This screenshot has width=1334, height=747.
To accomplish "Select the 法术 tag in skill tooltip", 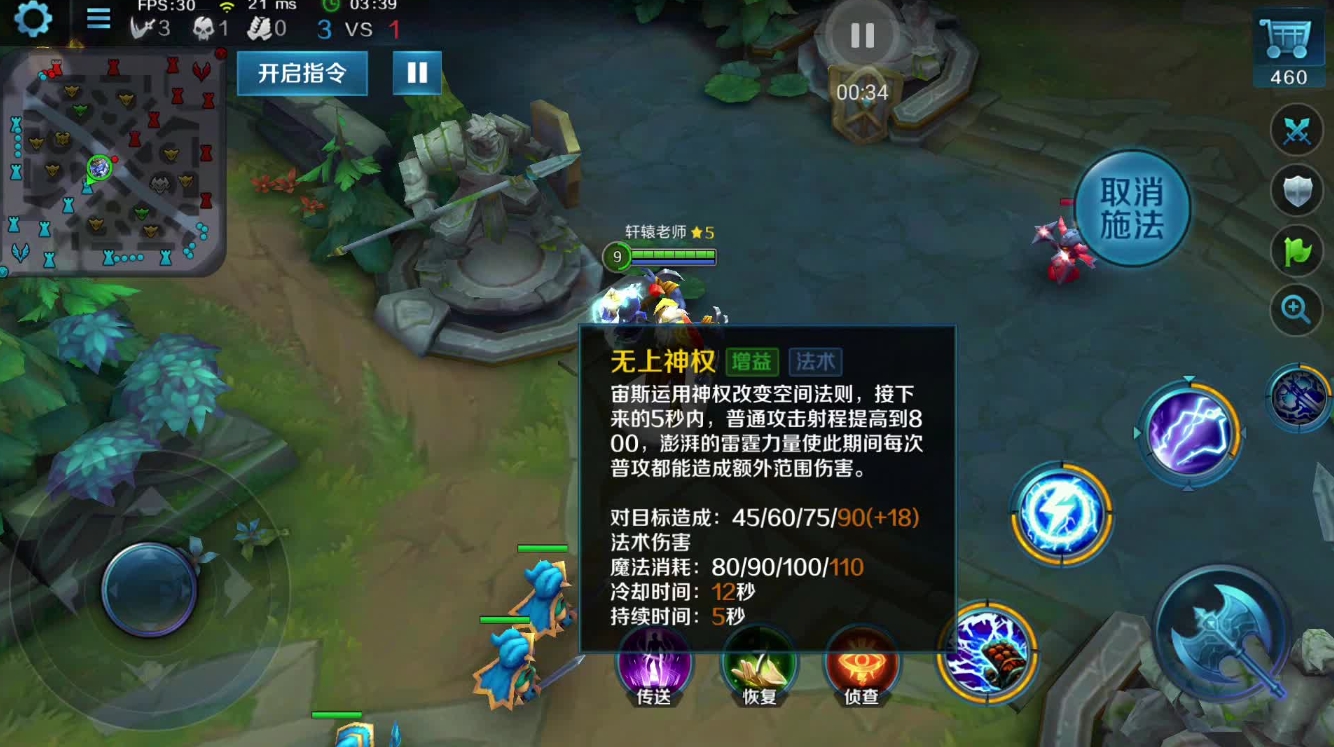I will click(812, 361).
